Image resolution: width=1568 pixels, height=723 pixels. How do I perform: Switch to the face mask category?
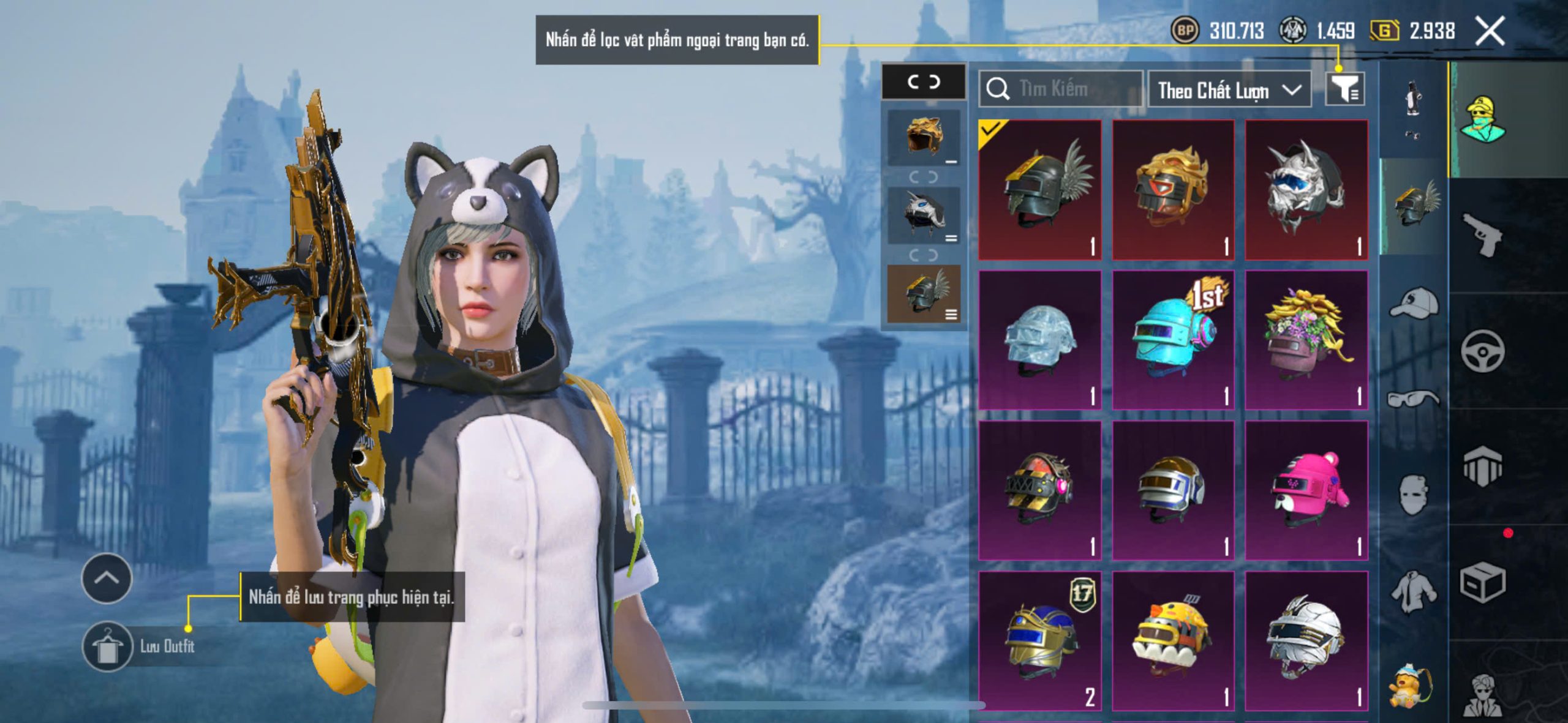click(x=1413, y=495)
